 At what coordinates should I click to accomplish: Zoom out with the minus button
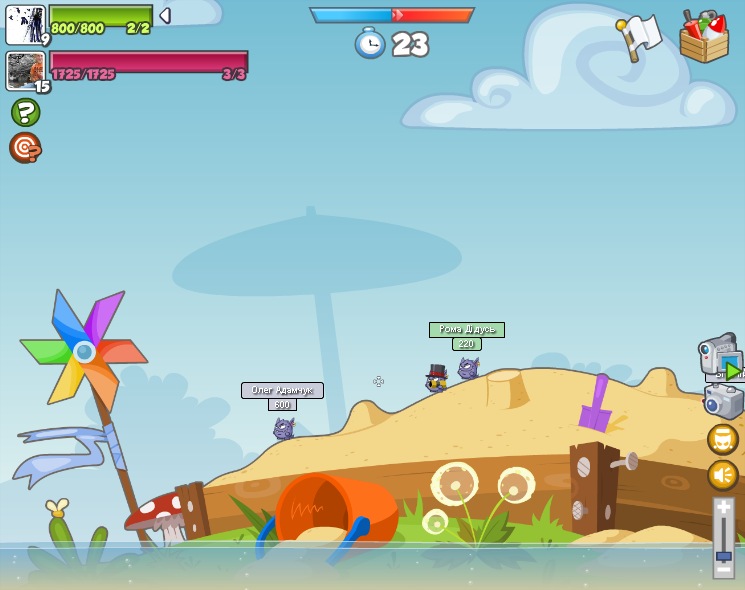click(x=723, y=570)
